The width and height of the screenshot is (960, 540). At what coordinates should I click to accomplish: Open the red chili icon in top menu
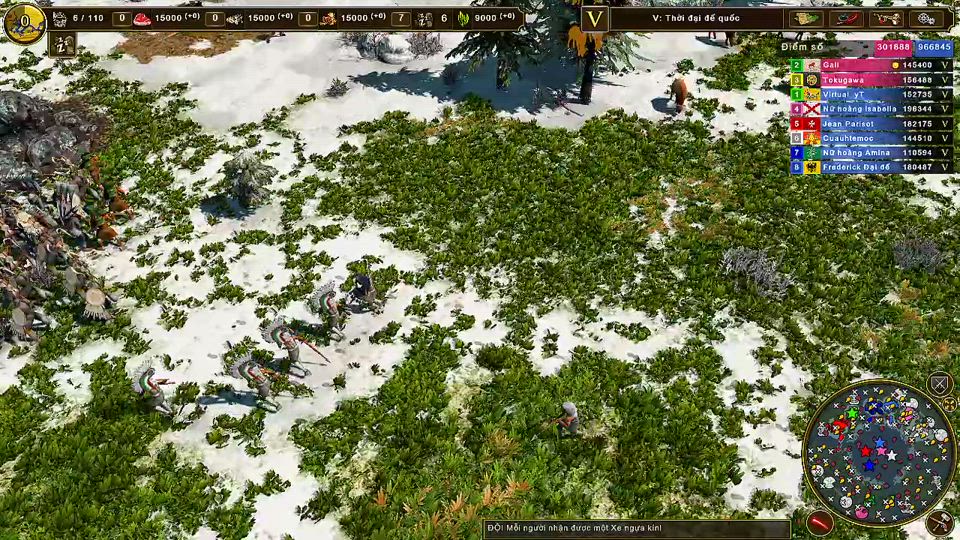[x=846, y=19]
